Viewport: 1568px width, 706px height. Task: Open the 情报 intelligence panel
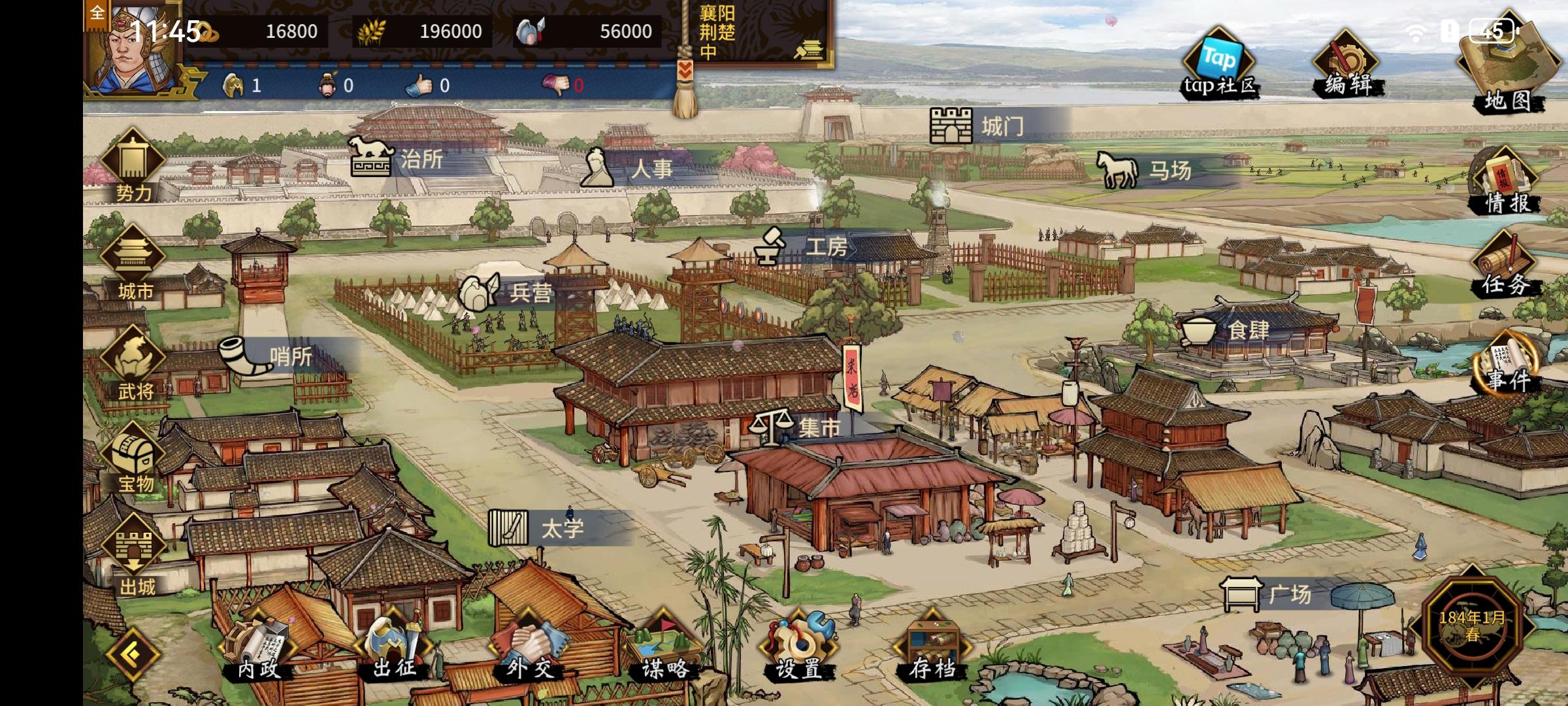pos(1505,182)
